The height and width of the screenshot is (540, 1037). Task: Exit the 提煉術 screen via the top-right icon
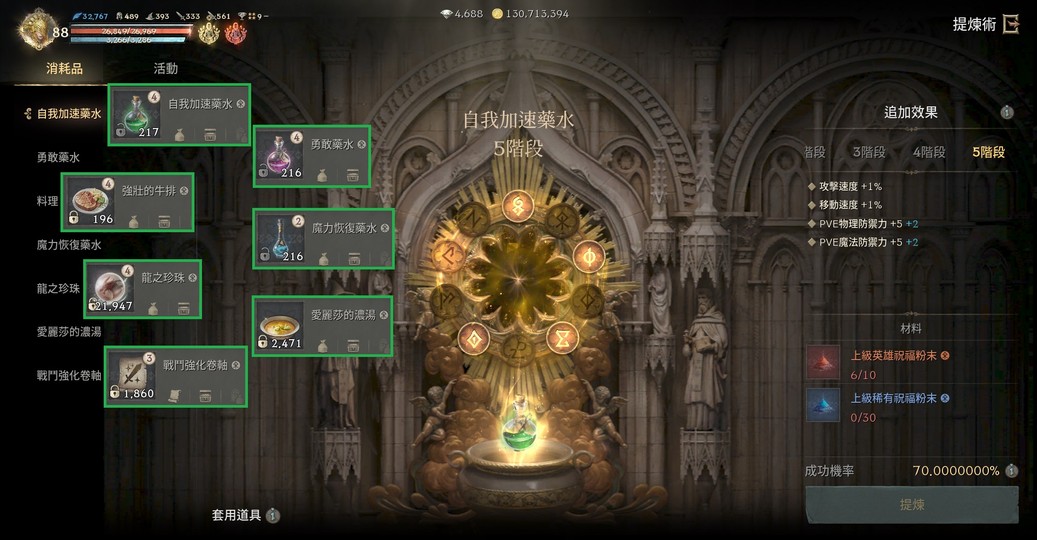click(1011, 25)
